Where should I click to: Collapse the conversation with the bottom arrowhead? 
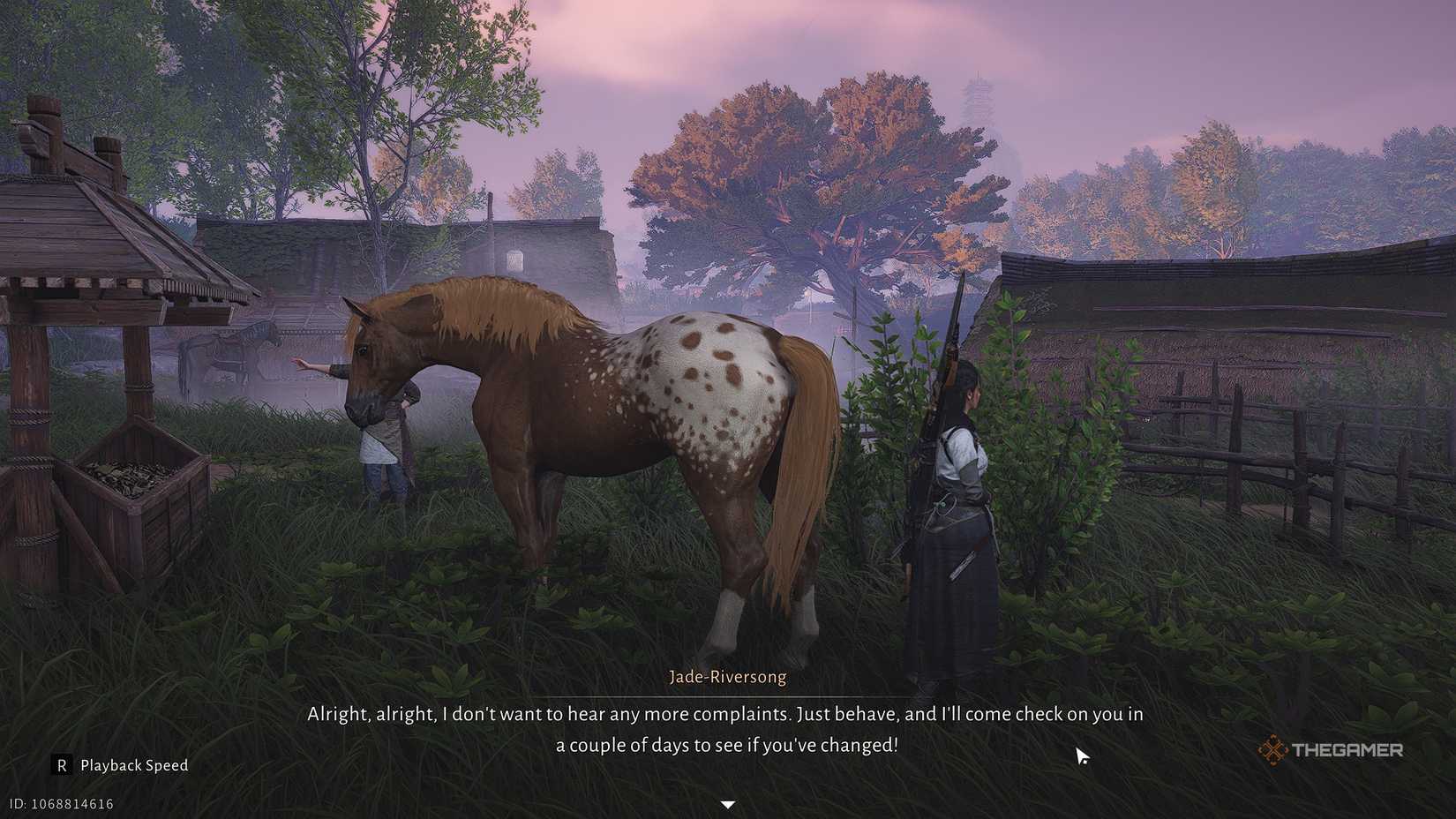pos(727,803)
